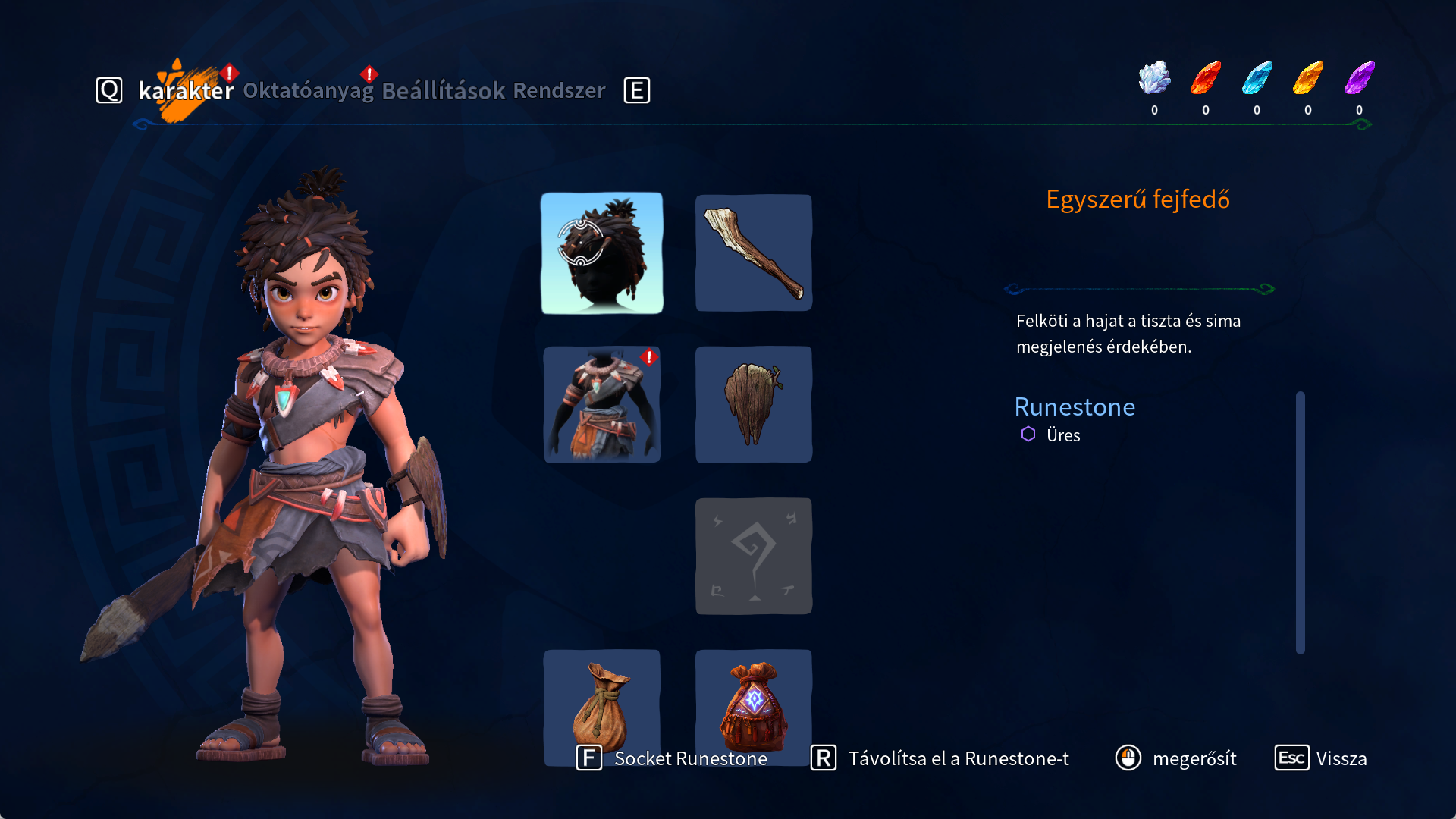Go to the Beállítások tab
This screenshot has width=1456, height=819.
[443, 91]
